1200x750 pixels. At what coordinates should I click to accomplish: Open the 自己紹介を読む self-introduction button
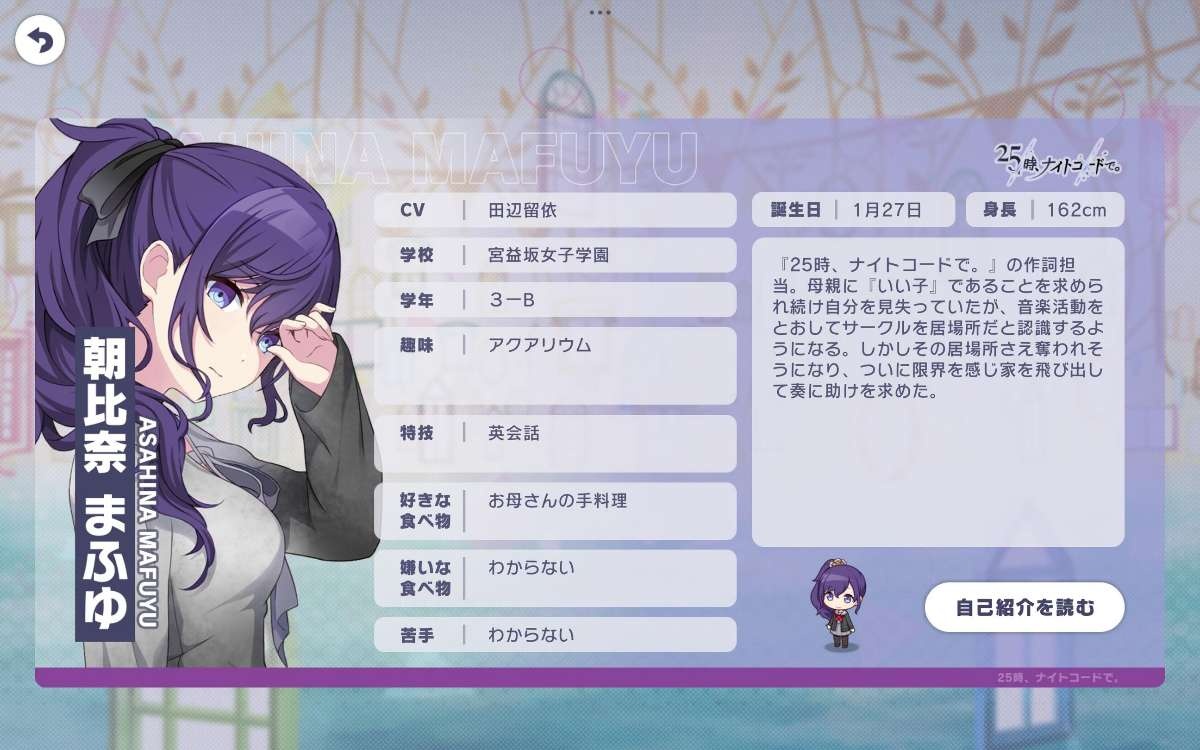(1024, 607)
